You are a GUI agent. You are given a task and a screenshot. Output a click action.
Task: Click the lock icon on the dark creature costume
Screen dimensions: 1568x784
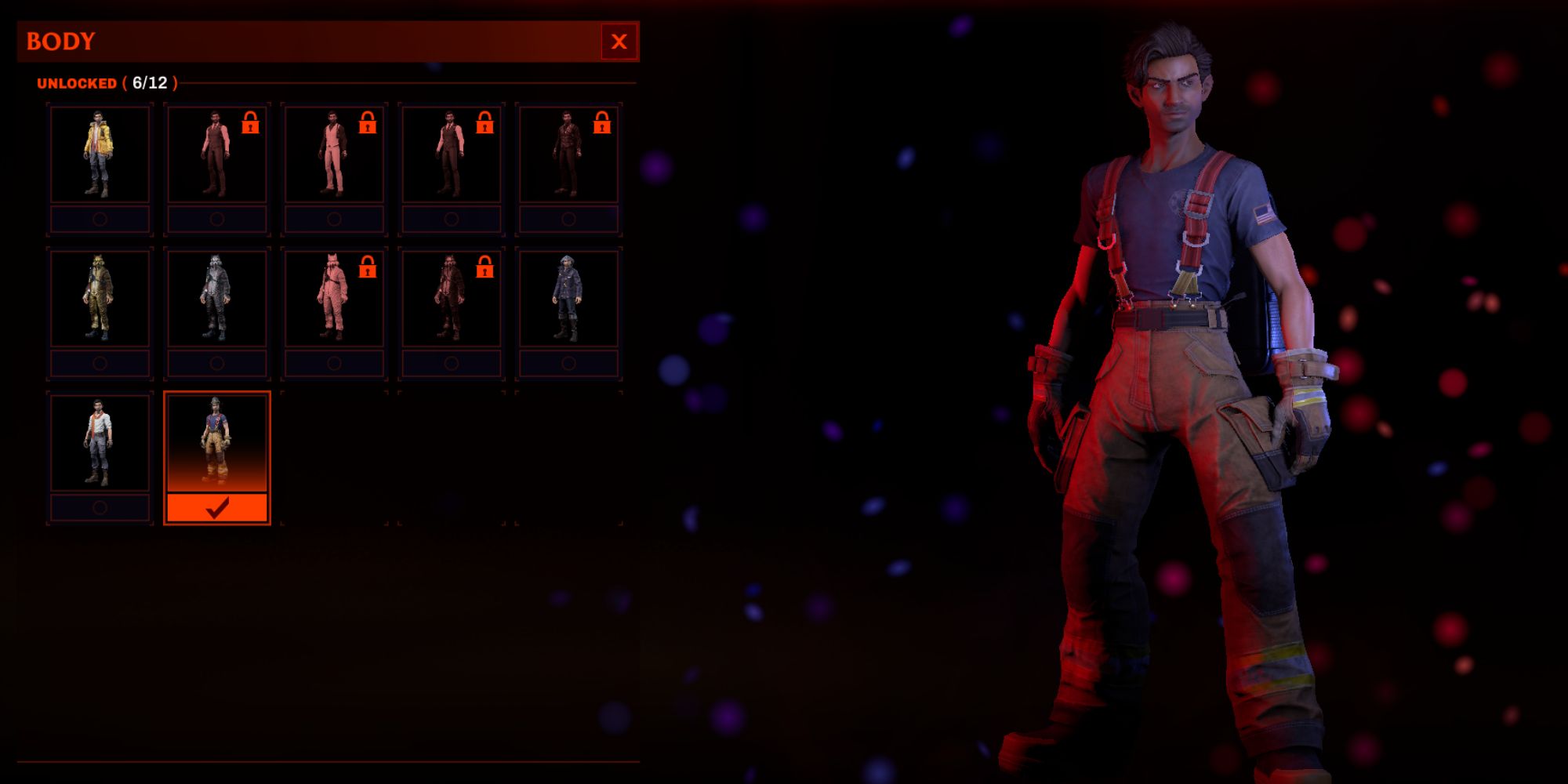pyautogui.click(x=485, y=267)
